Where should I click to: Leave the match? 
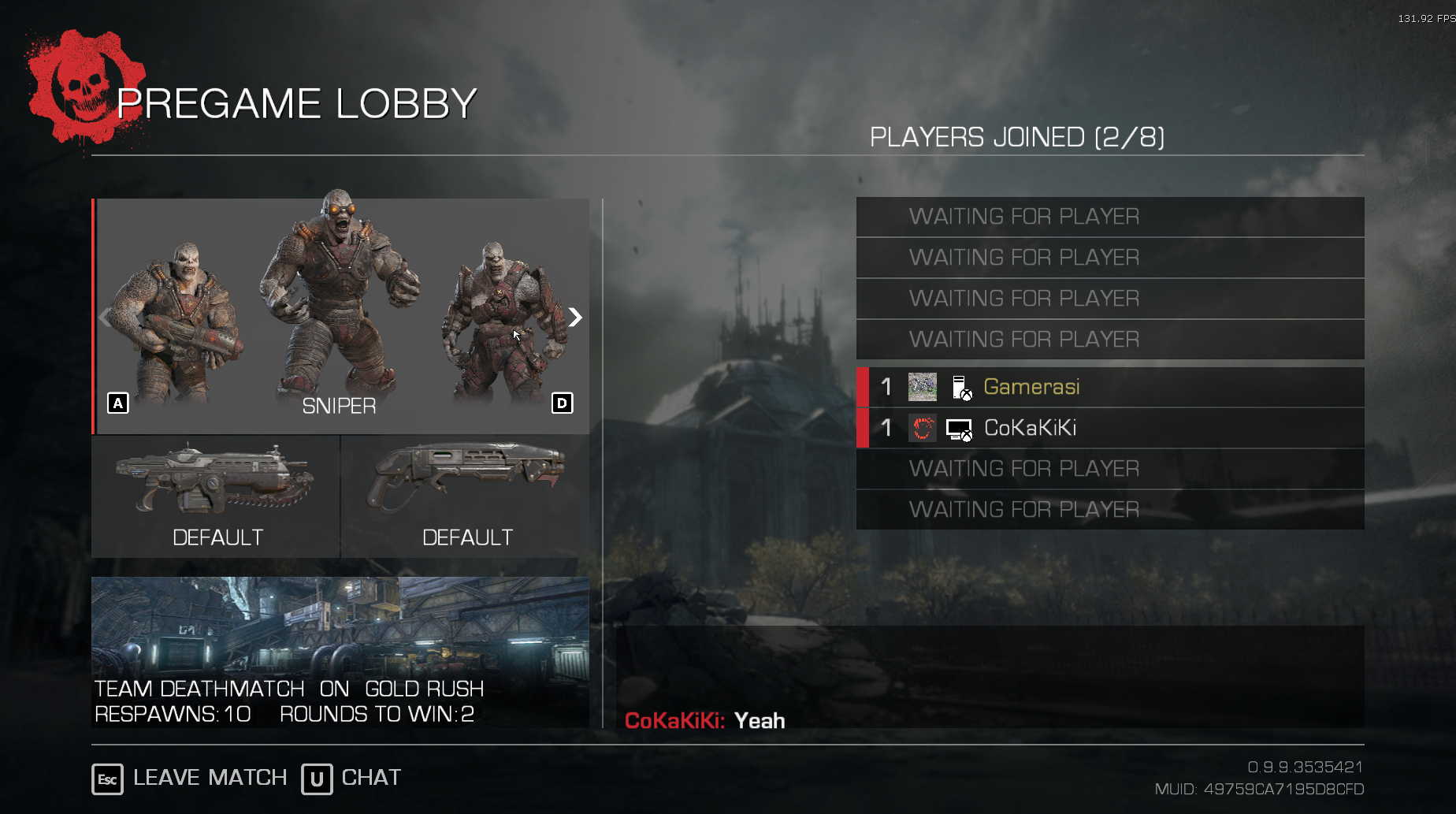189,779
